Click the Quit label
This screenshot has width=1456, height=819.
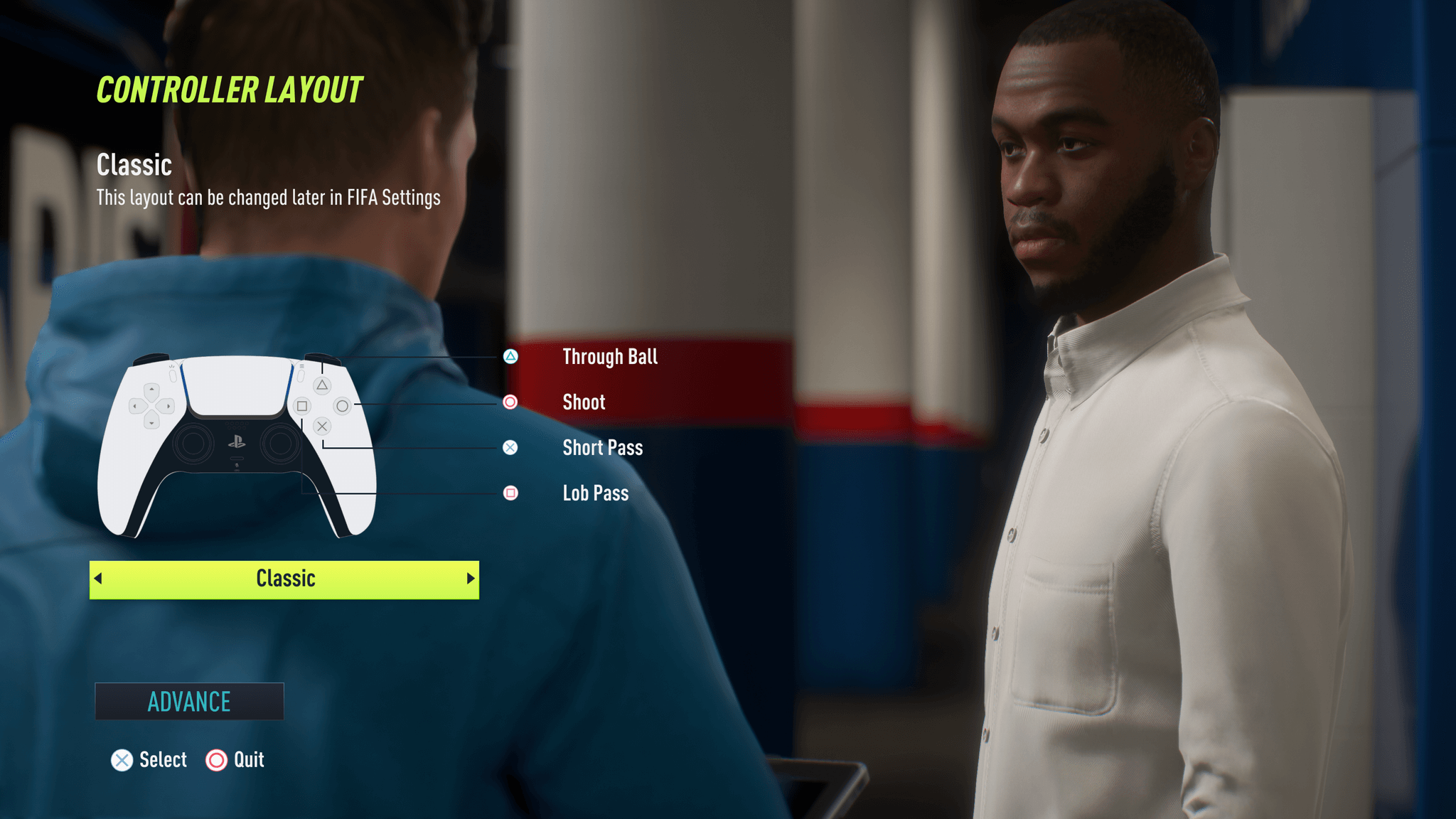[x=248, y=760]
